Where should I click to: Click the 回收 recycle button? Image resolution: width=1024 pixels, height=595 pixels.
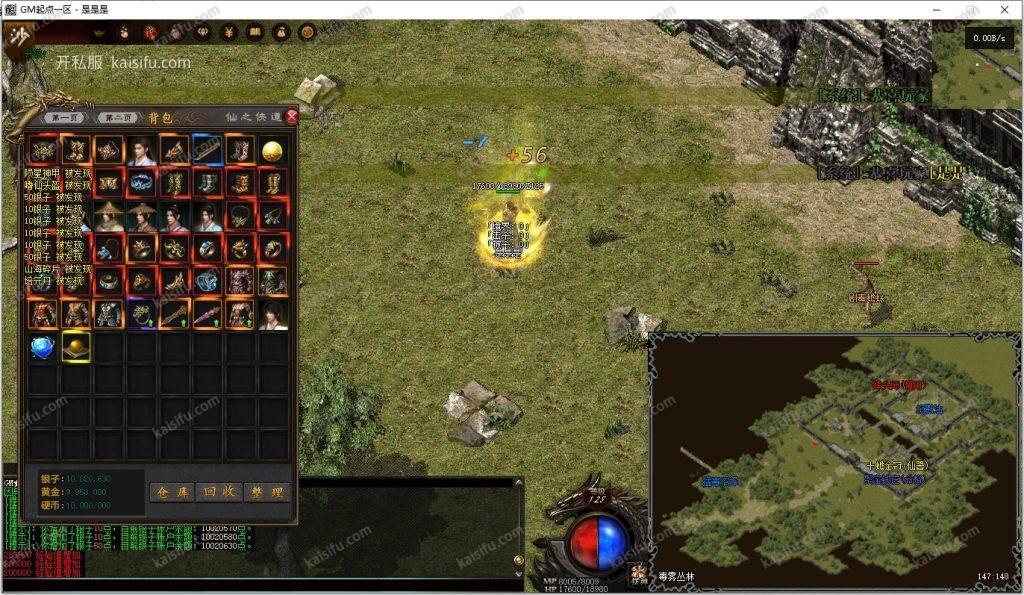tap(218, 492)
